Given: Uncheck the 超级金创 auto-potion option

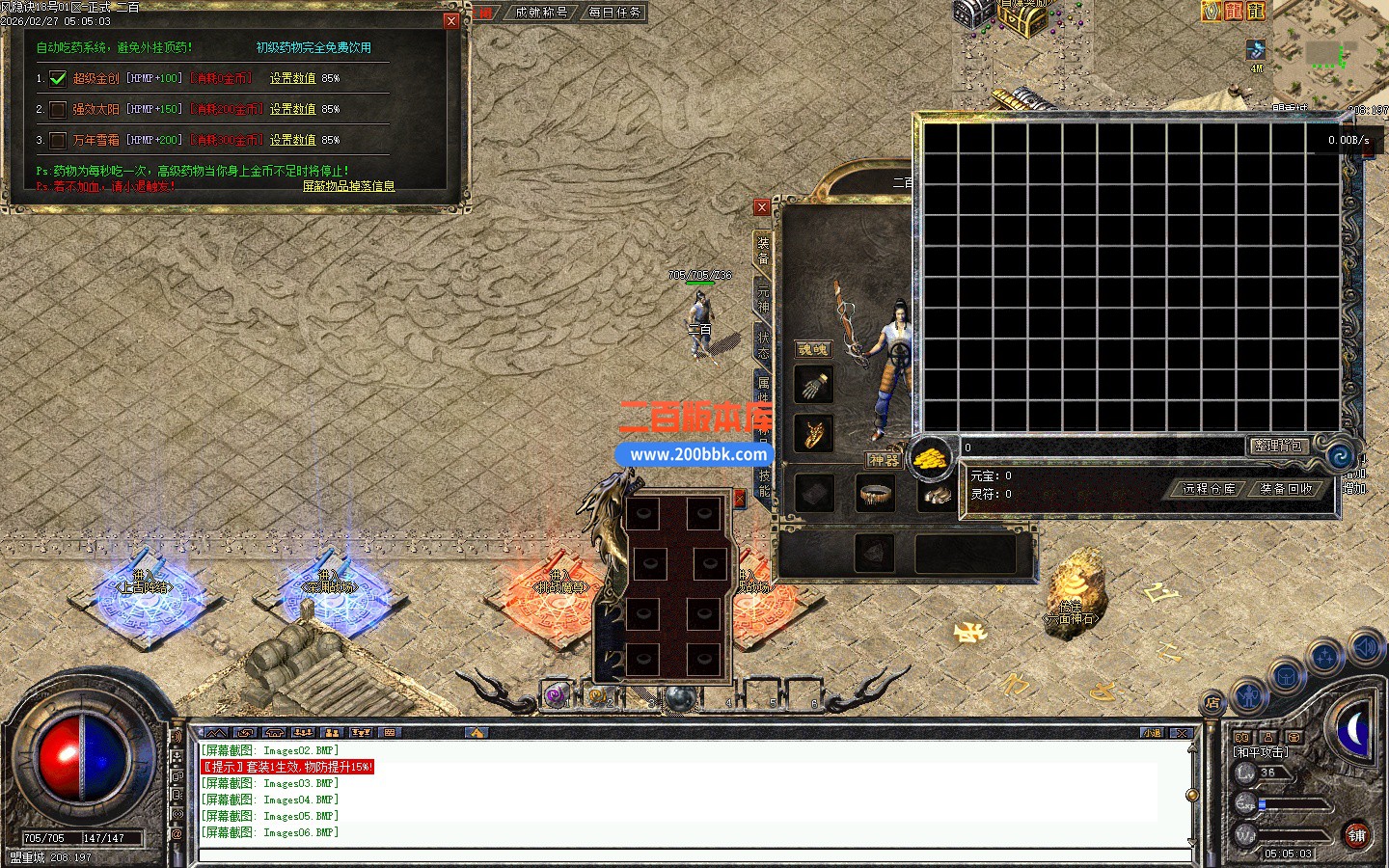Looking at the screenshot, I should 58,78.
